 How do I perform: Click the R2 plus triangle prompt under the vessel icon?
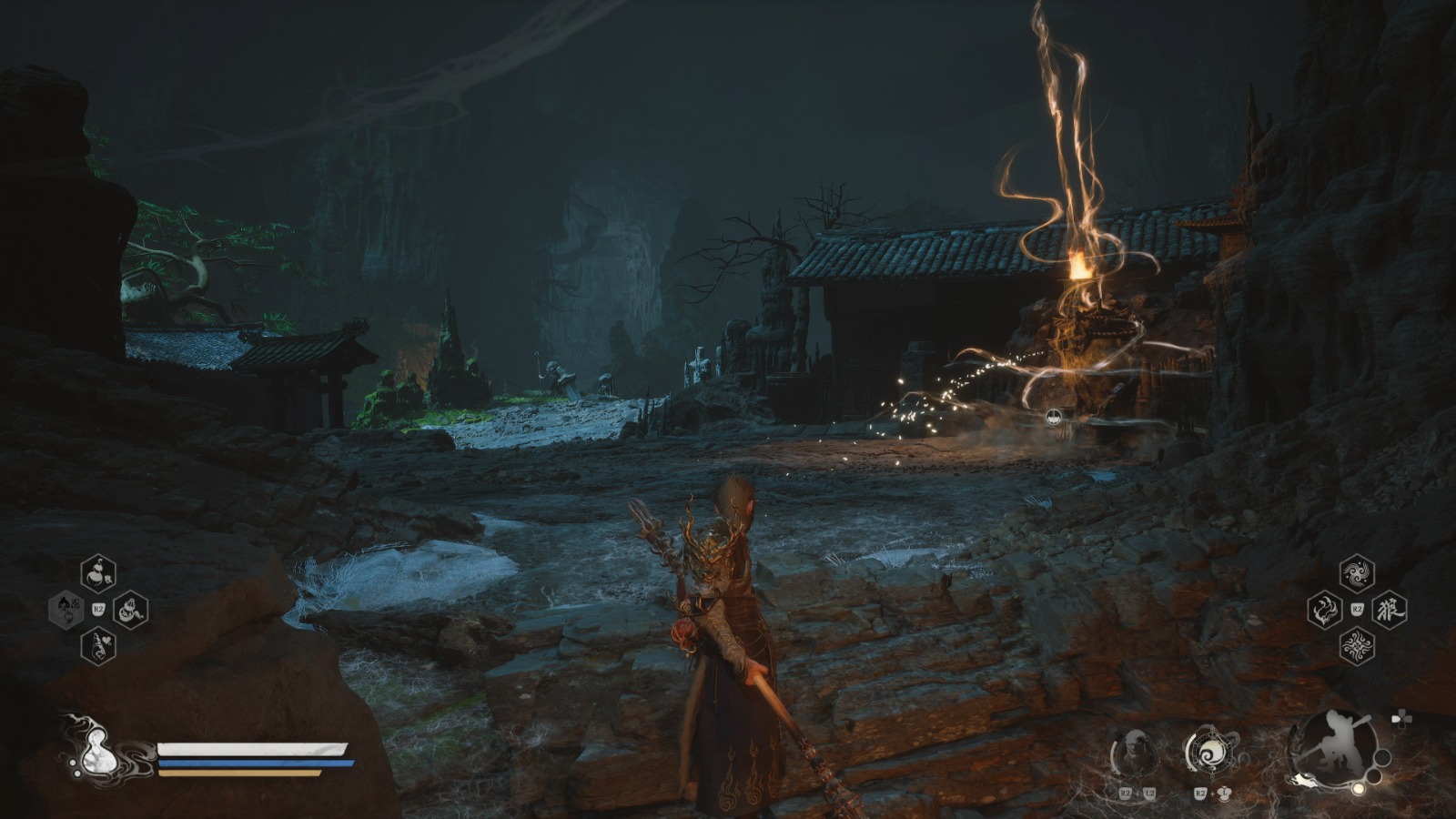1212,794
